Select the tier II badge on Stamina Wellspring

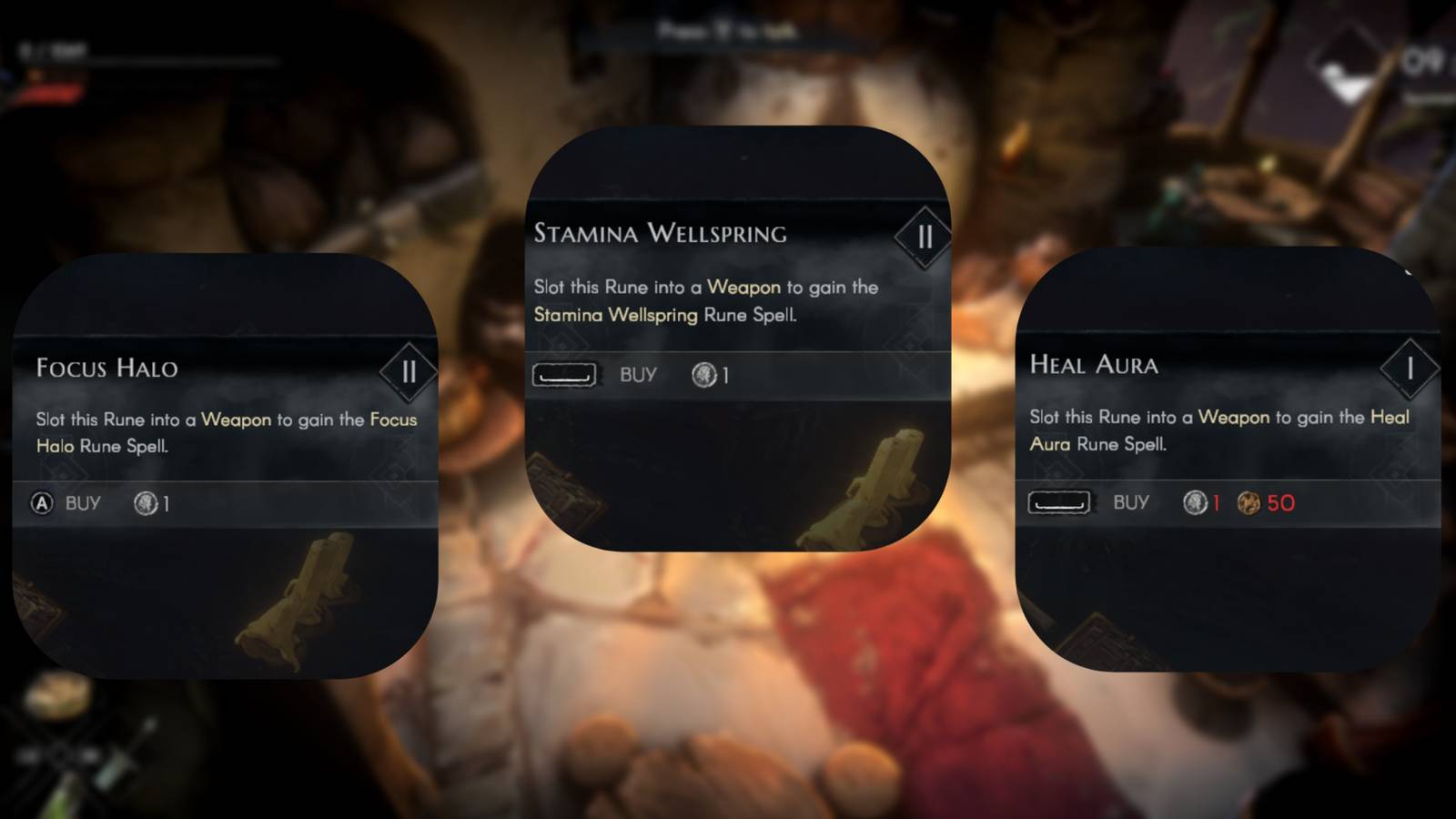coord(925,237)
